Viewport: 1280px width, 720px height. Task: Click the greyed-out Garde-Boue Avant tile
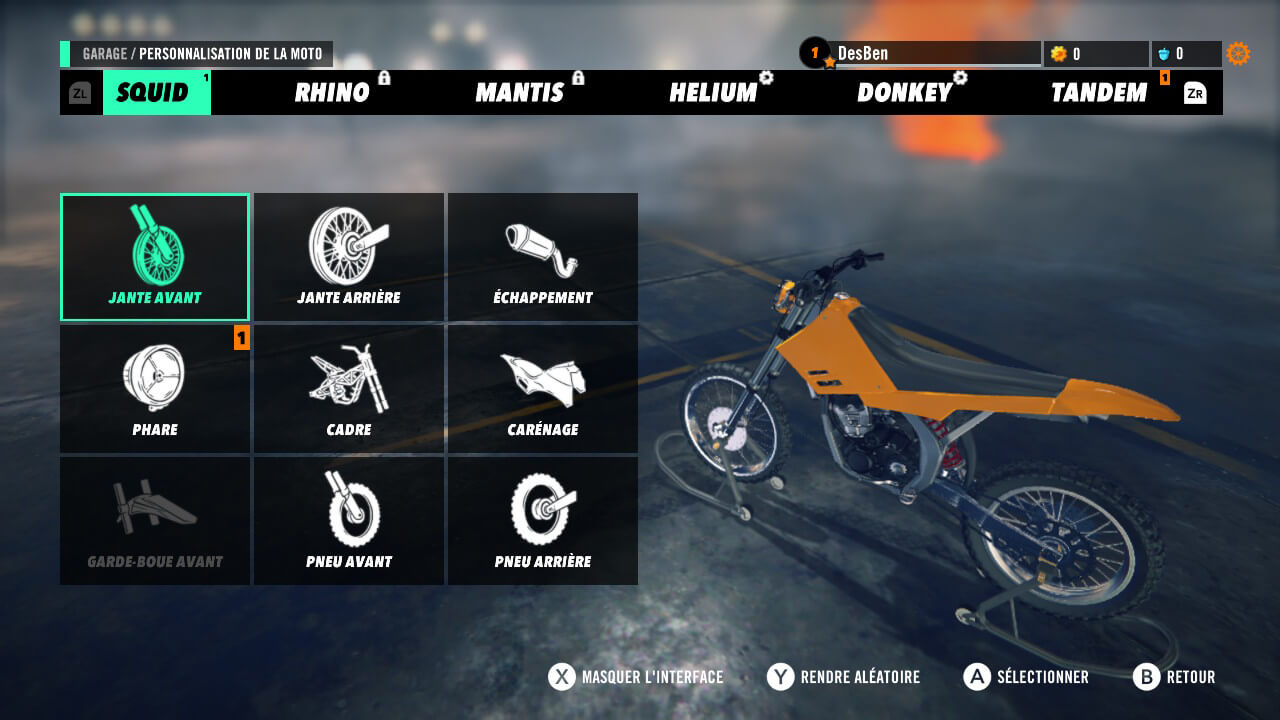pos(155,521)
